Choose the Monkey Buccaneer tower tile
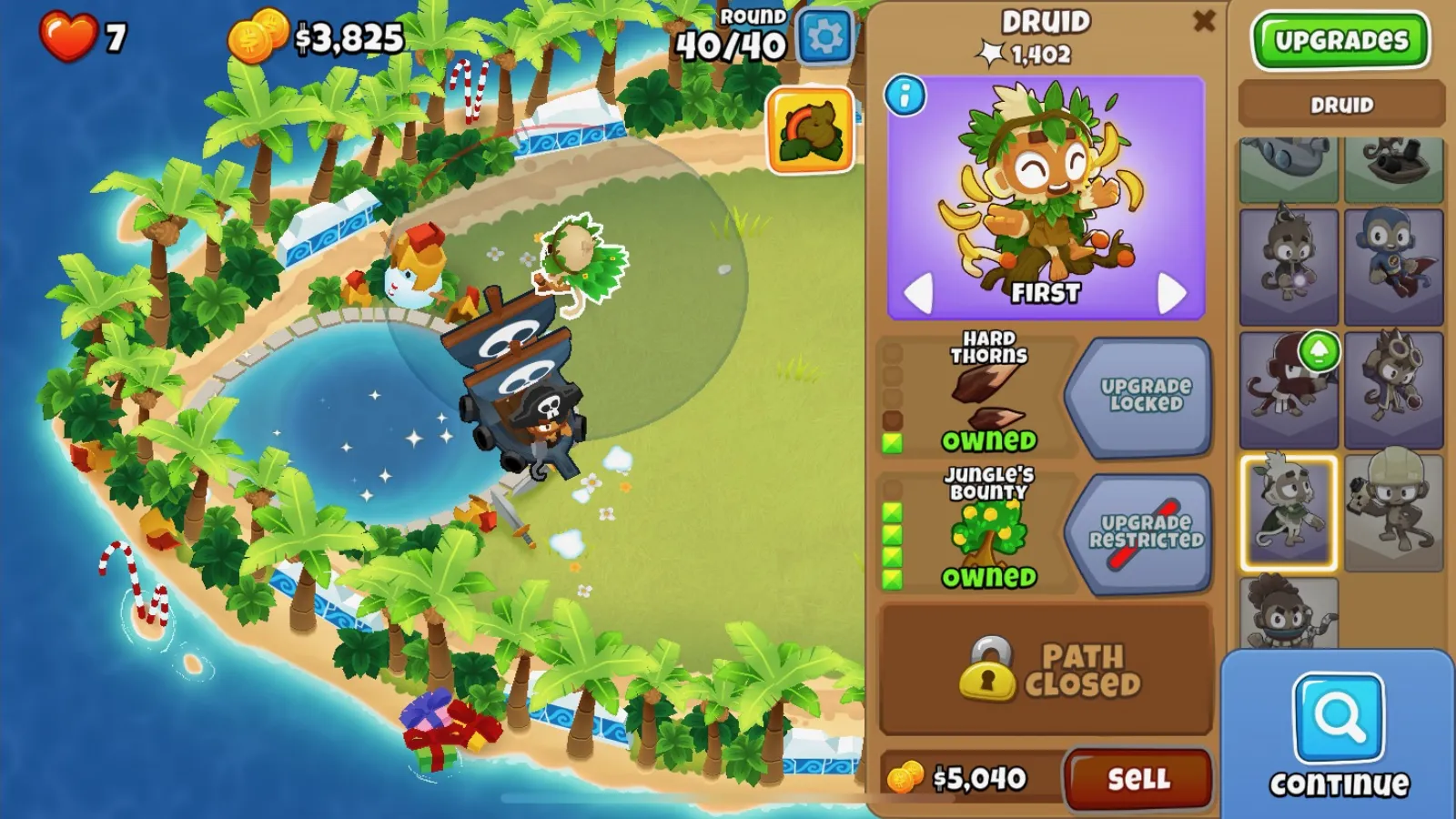 click(1393, 168)
